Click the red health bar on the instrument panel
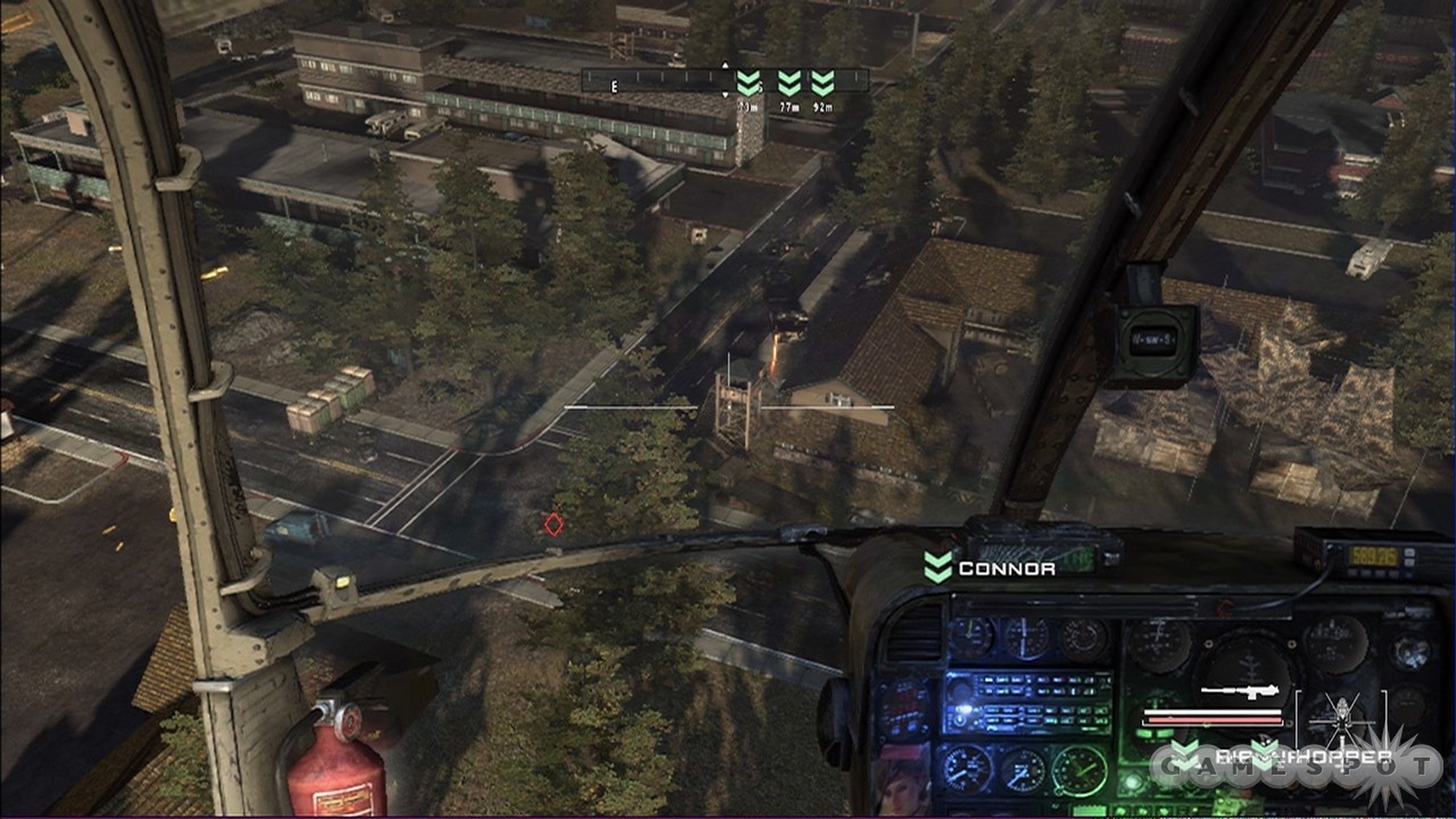This screenshot has width=1456, height=819. coord(1214,719)
